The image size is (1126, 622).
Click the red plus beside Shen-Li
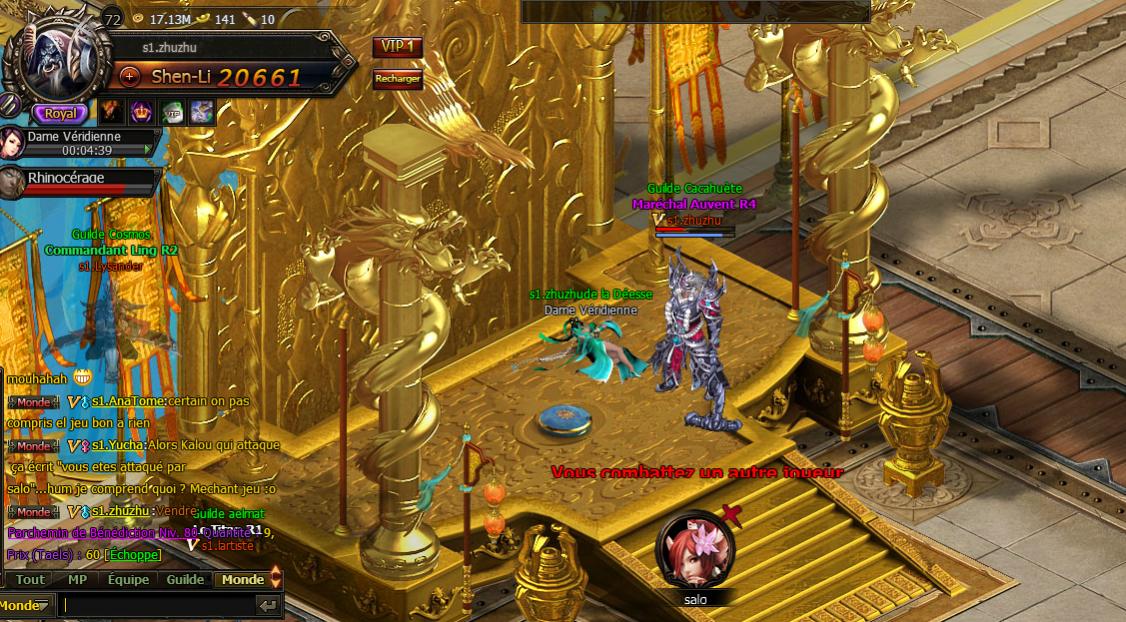[130, 76]
